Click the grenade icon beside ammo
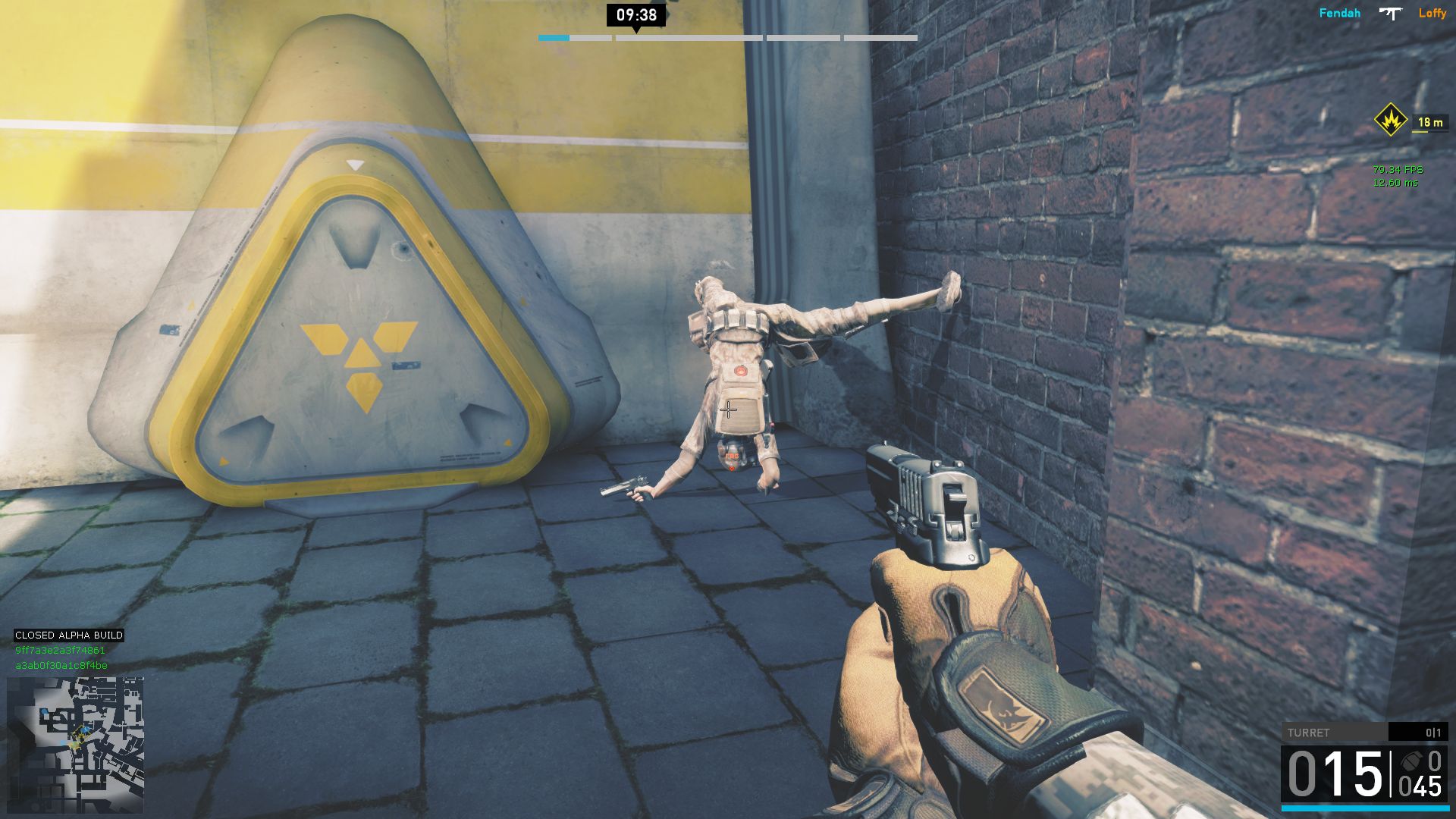1456x819 pixels. [x=1411, y=761]
